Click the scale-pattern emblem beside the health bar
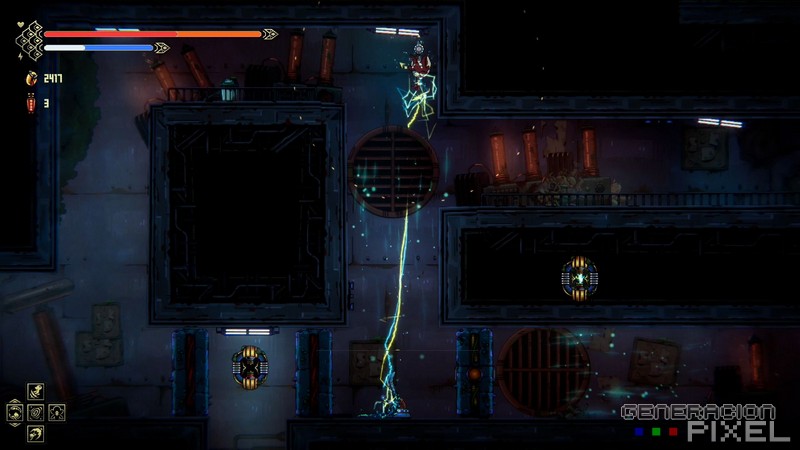Viewport: 800px width, 450px height. (28, 40)
